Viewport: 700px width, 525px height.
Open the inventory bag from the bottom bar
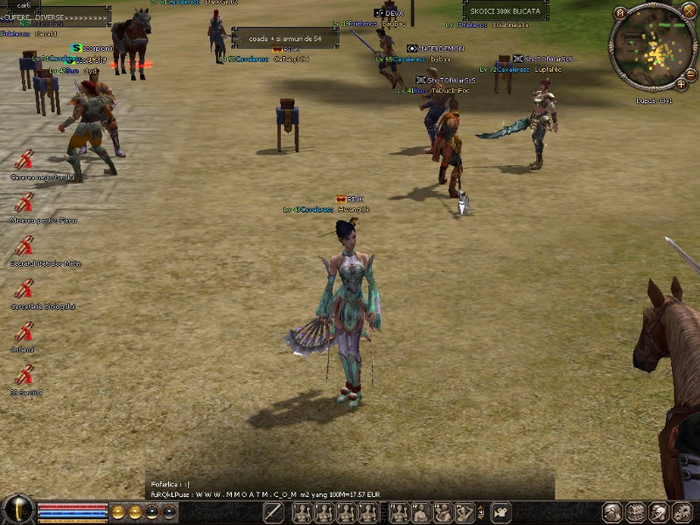[x=635, y=513]
